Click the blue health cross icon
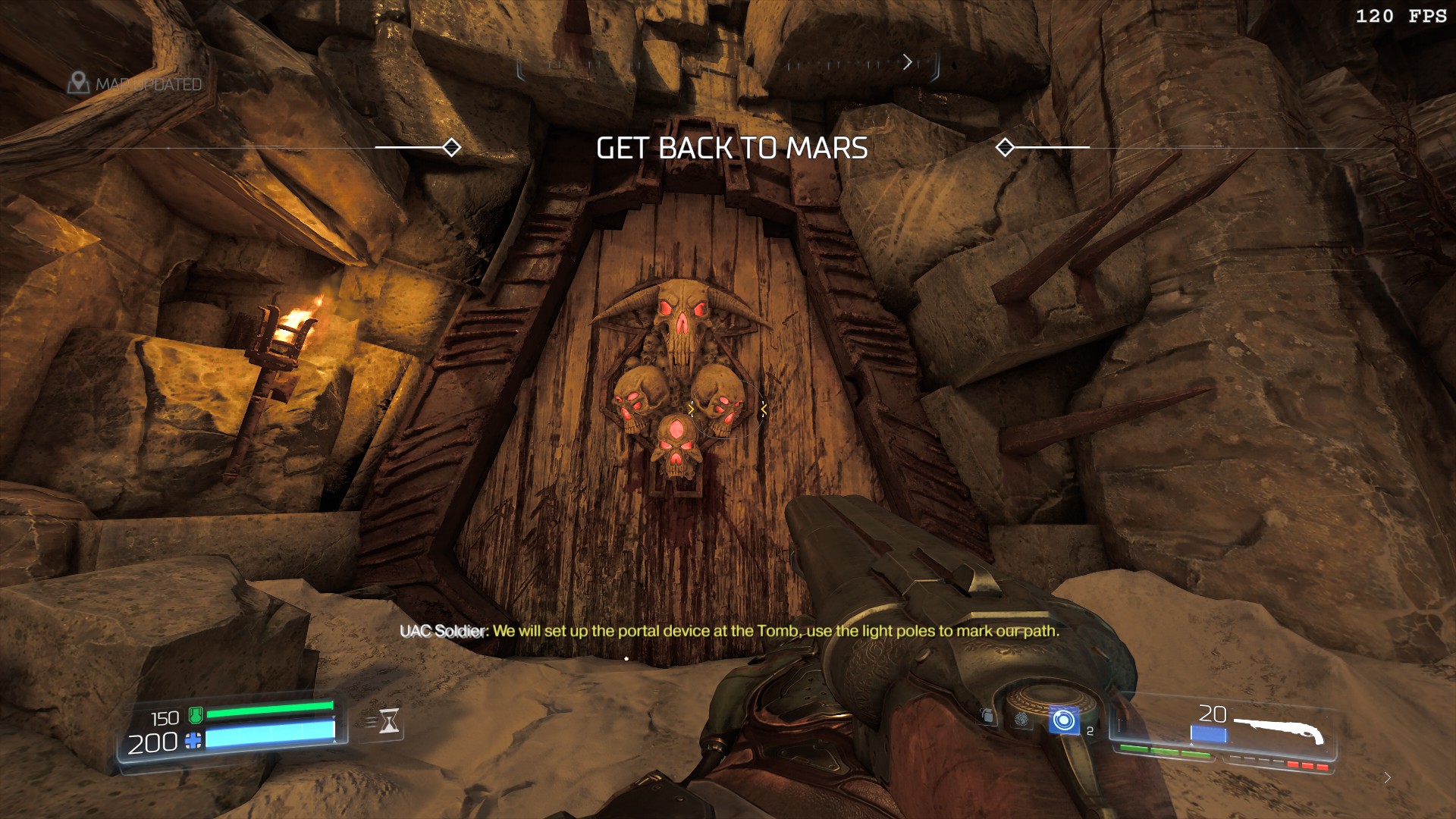This screenshot has height=819, width=1456. coord(194,741)
